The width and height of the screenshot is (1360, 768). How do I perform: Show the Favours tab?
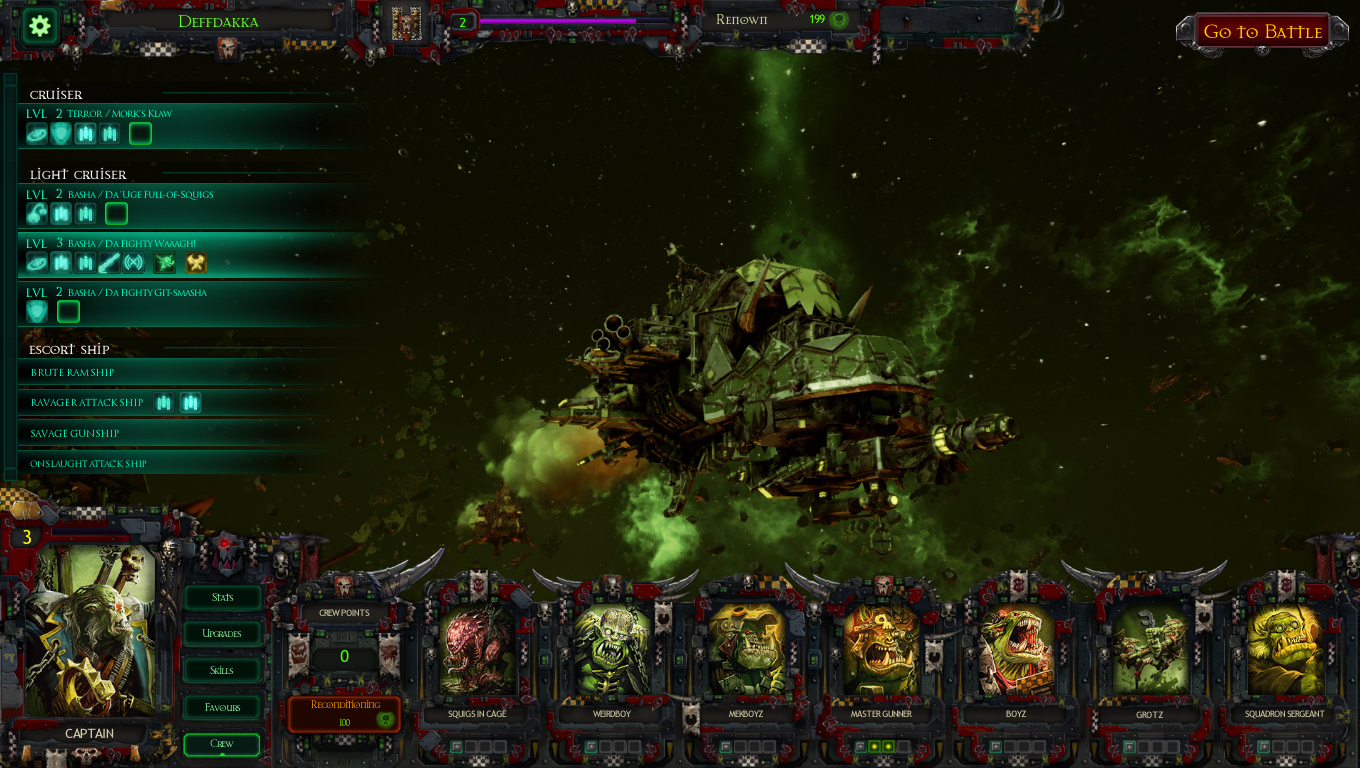pyautogui.click(x=222, y=708)
